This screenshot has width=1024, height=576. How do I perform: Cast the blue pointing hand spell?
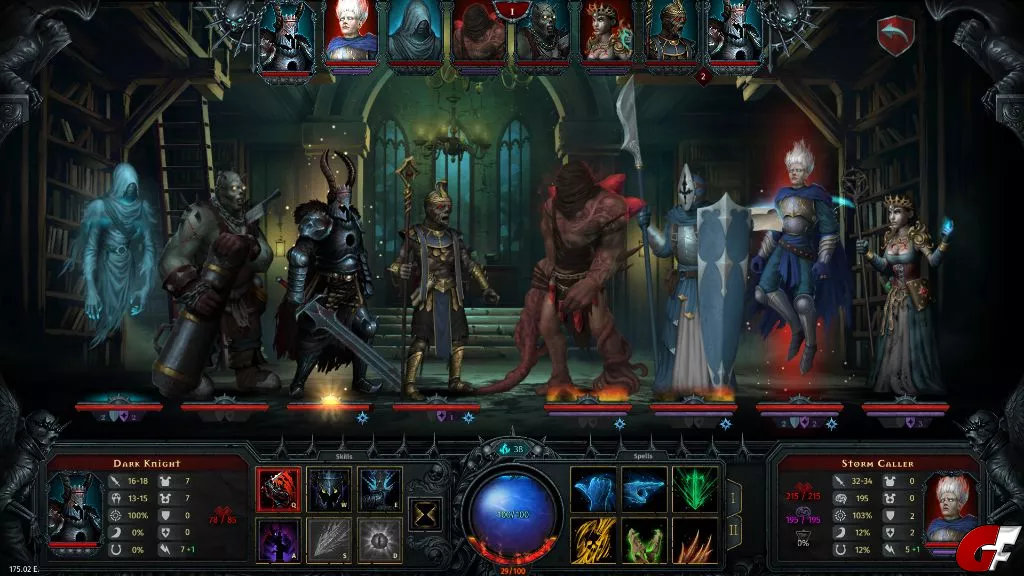tap(644, 489)
